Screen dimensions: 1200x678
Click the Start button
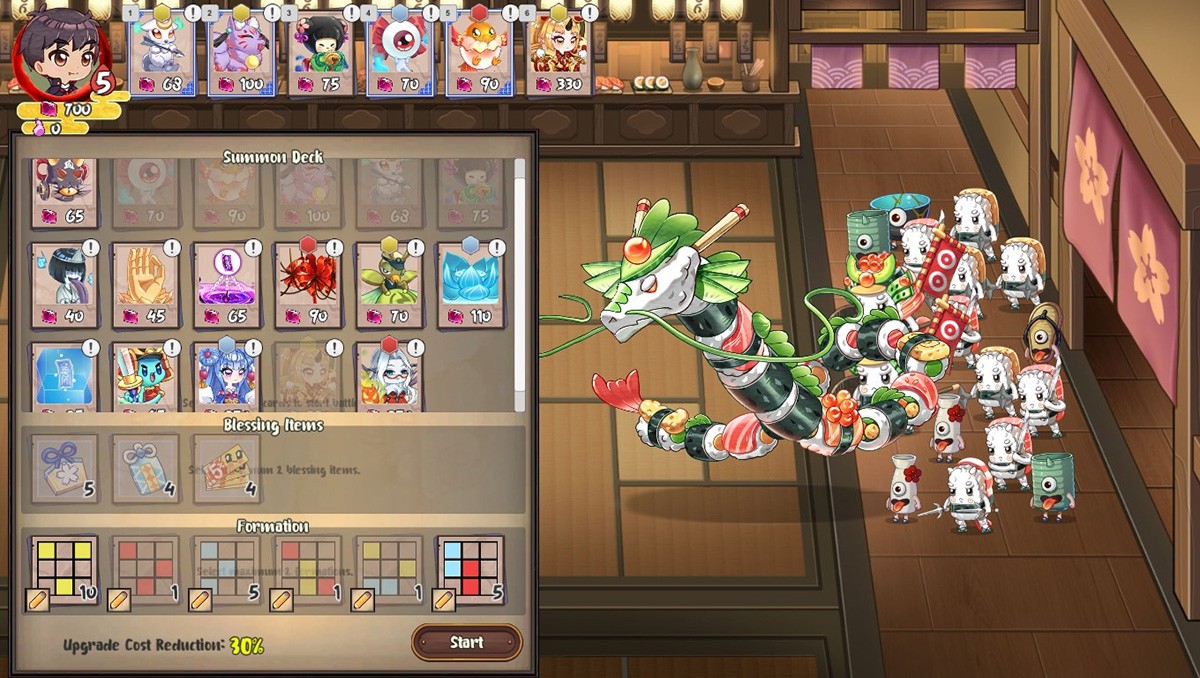coord(466,642)
